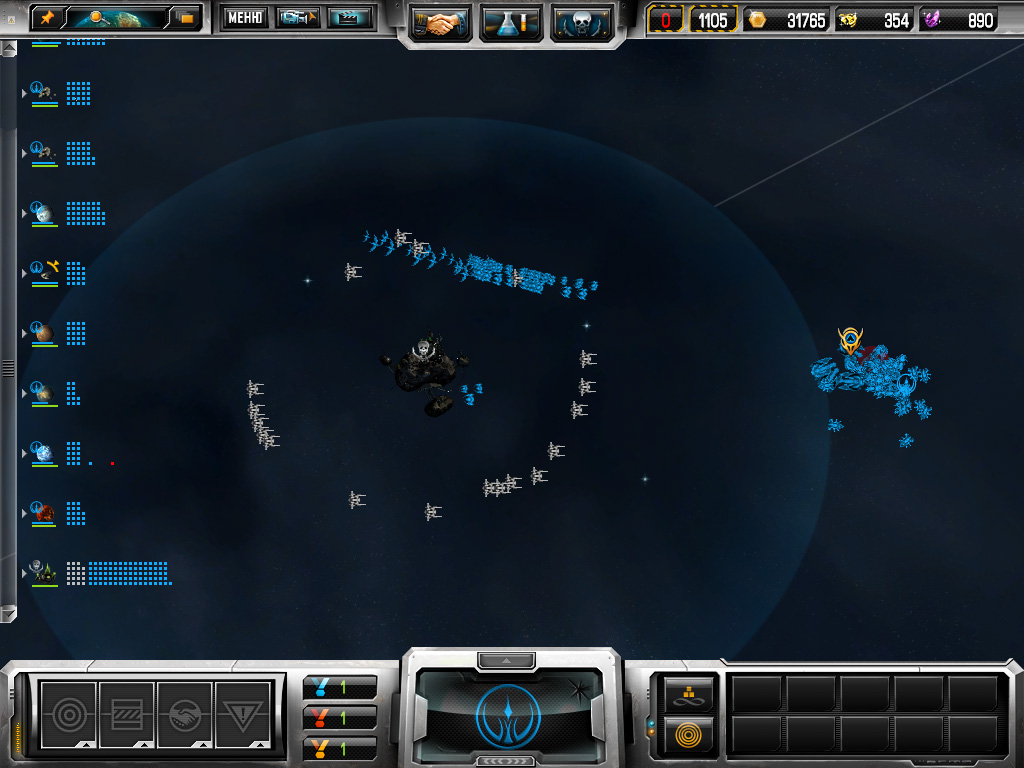
Task: Click the pin button in top-left panel
Action: click(47, 17)
